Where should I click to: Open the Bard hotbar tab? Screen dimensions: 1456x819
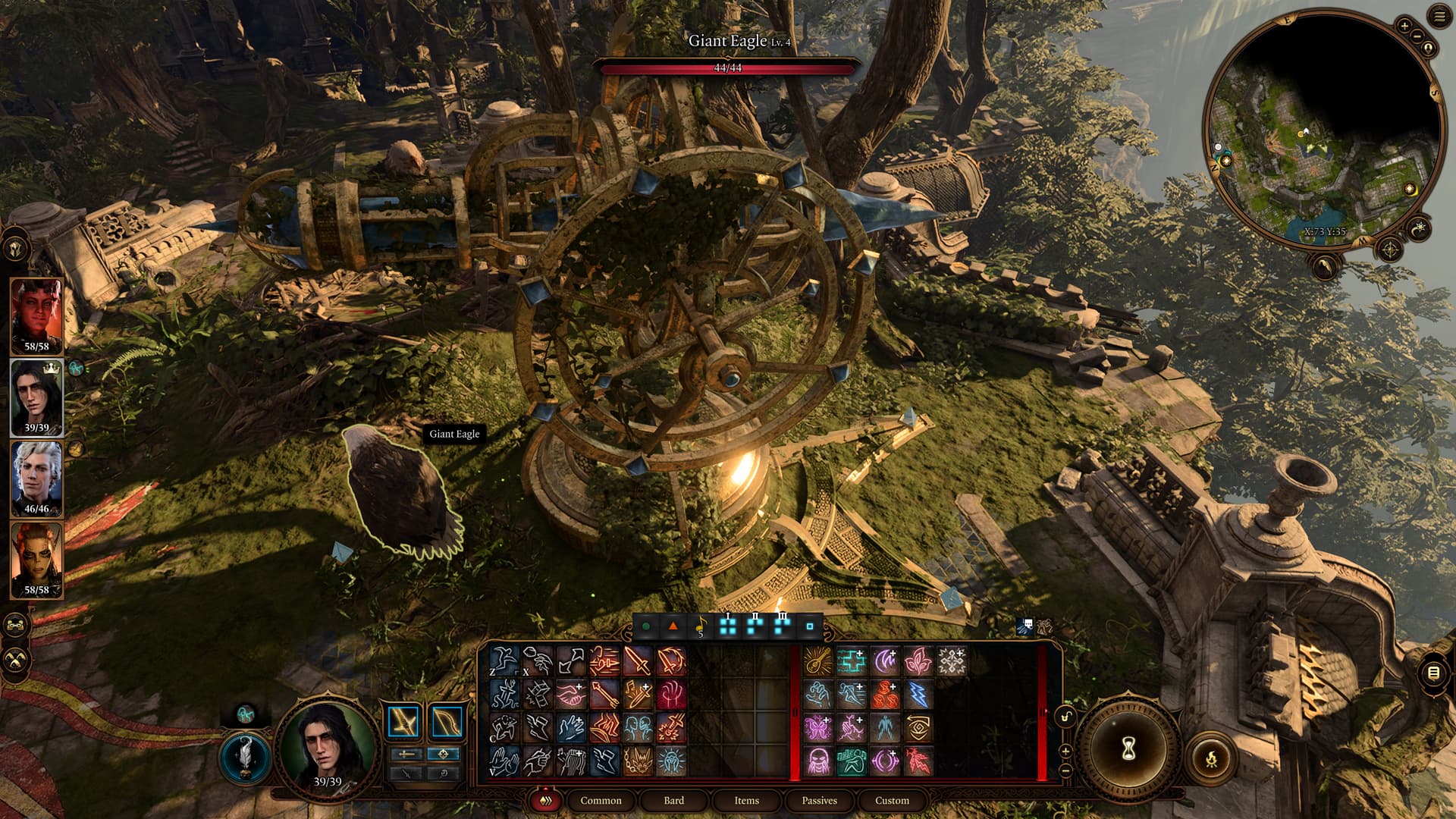(x=673, y=800)
